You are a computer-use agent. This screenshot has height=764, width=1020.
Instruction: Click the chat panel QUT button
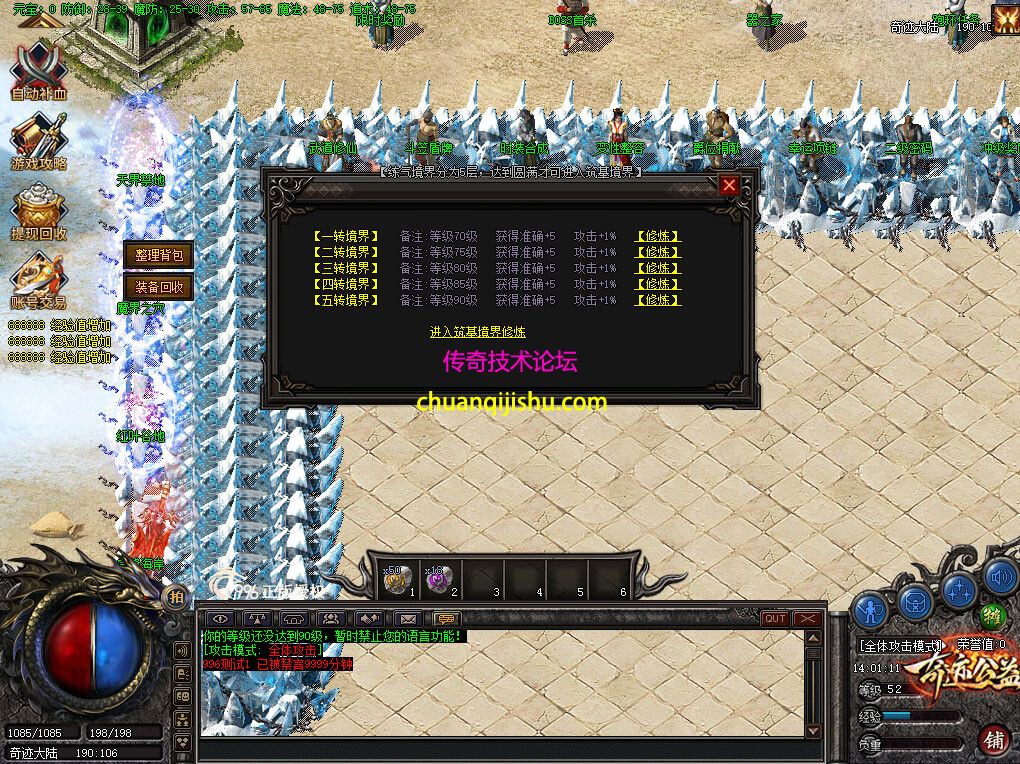774,619
